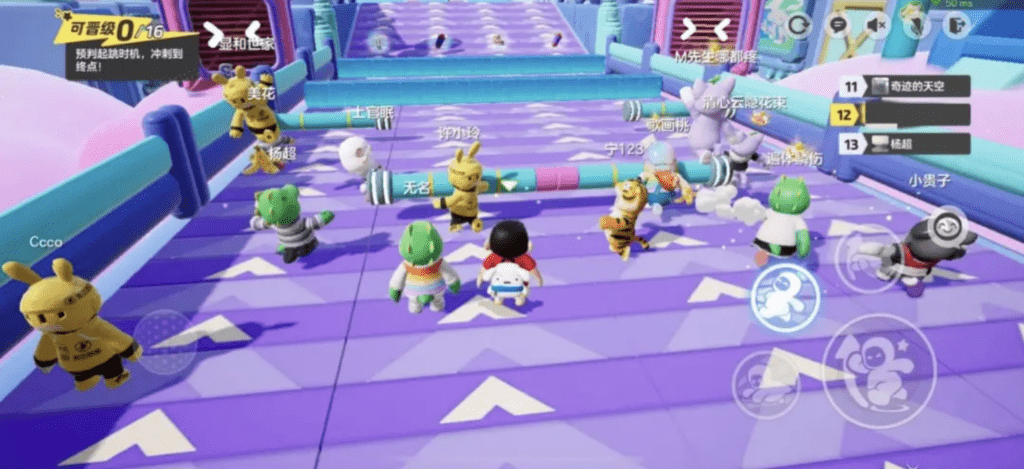
Task: Open the chat bubble icon
Action: pyautogui.click(x=838, y=25)
